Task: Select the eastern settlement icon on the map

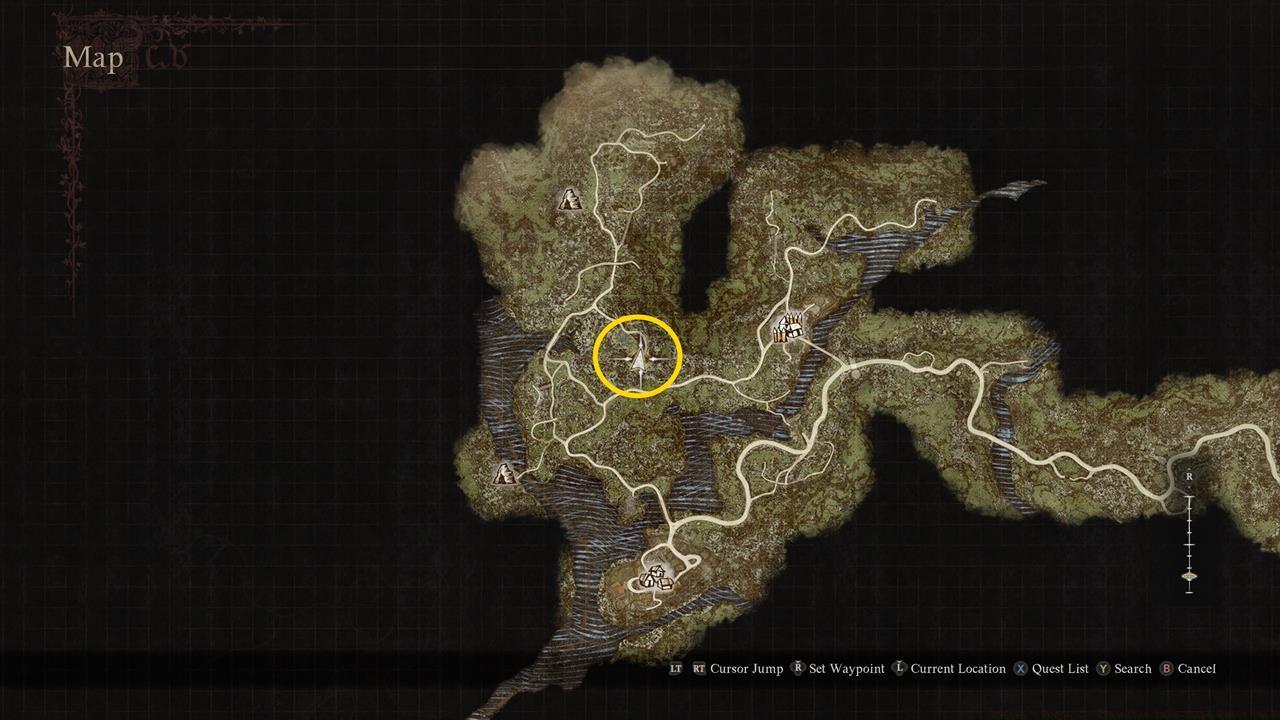Action: 788,327
